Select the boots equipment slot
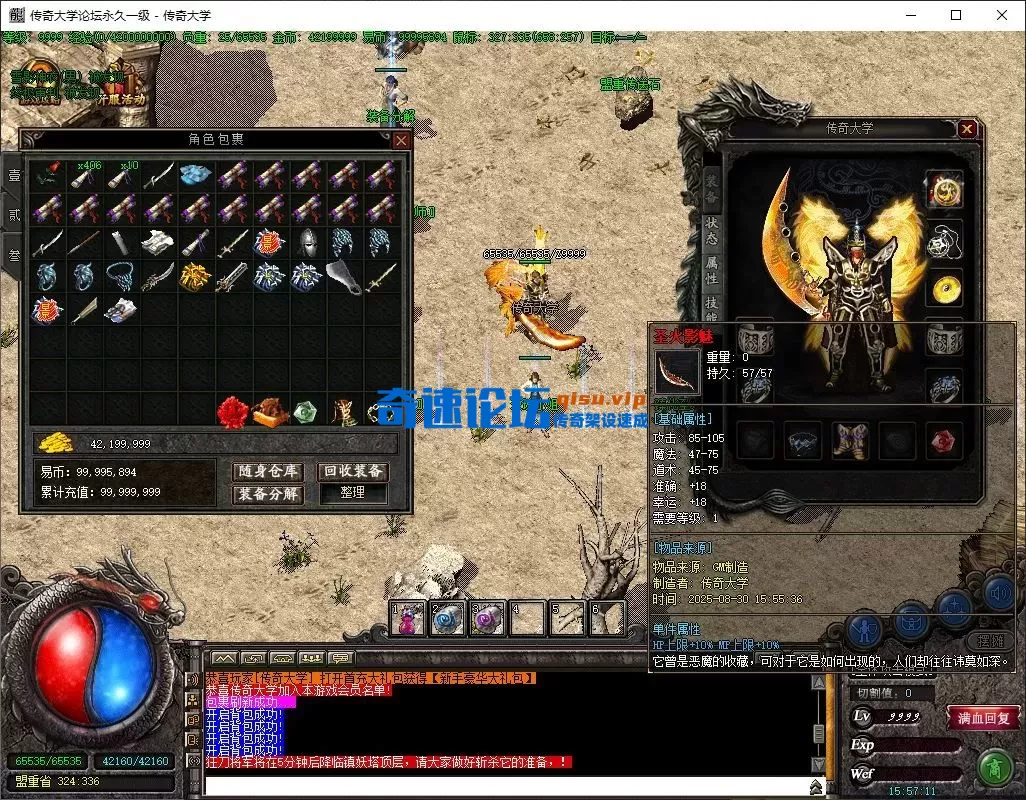 click(x=850, y=439)
